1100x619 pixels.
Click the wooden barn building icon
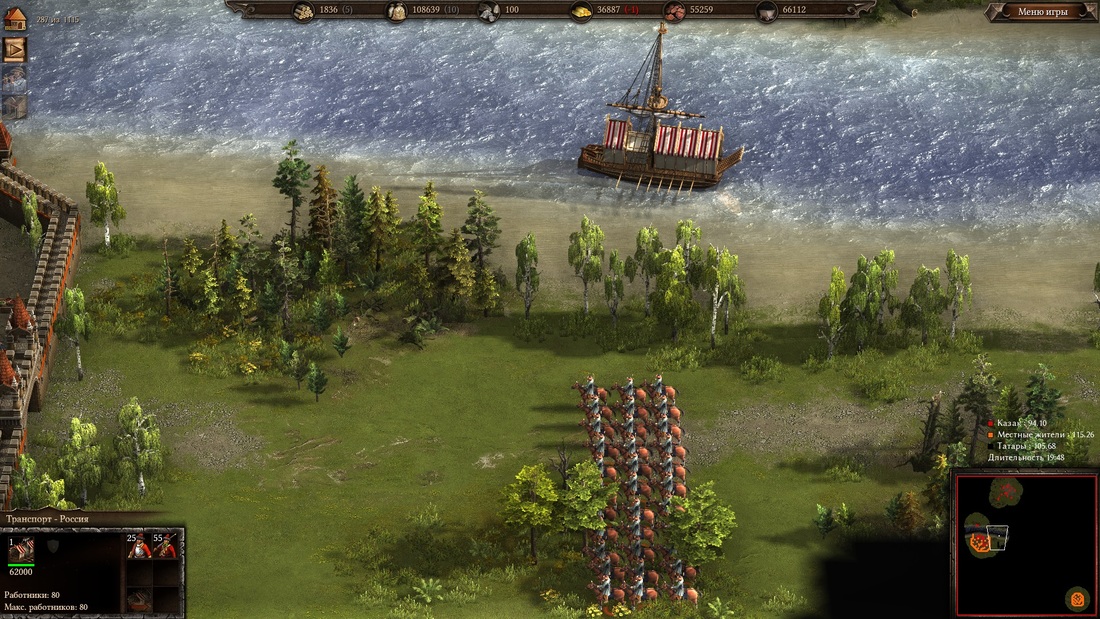point(15,106)
